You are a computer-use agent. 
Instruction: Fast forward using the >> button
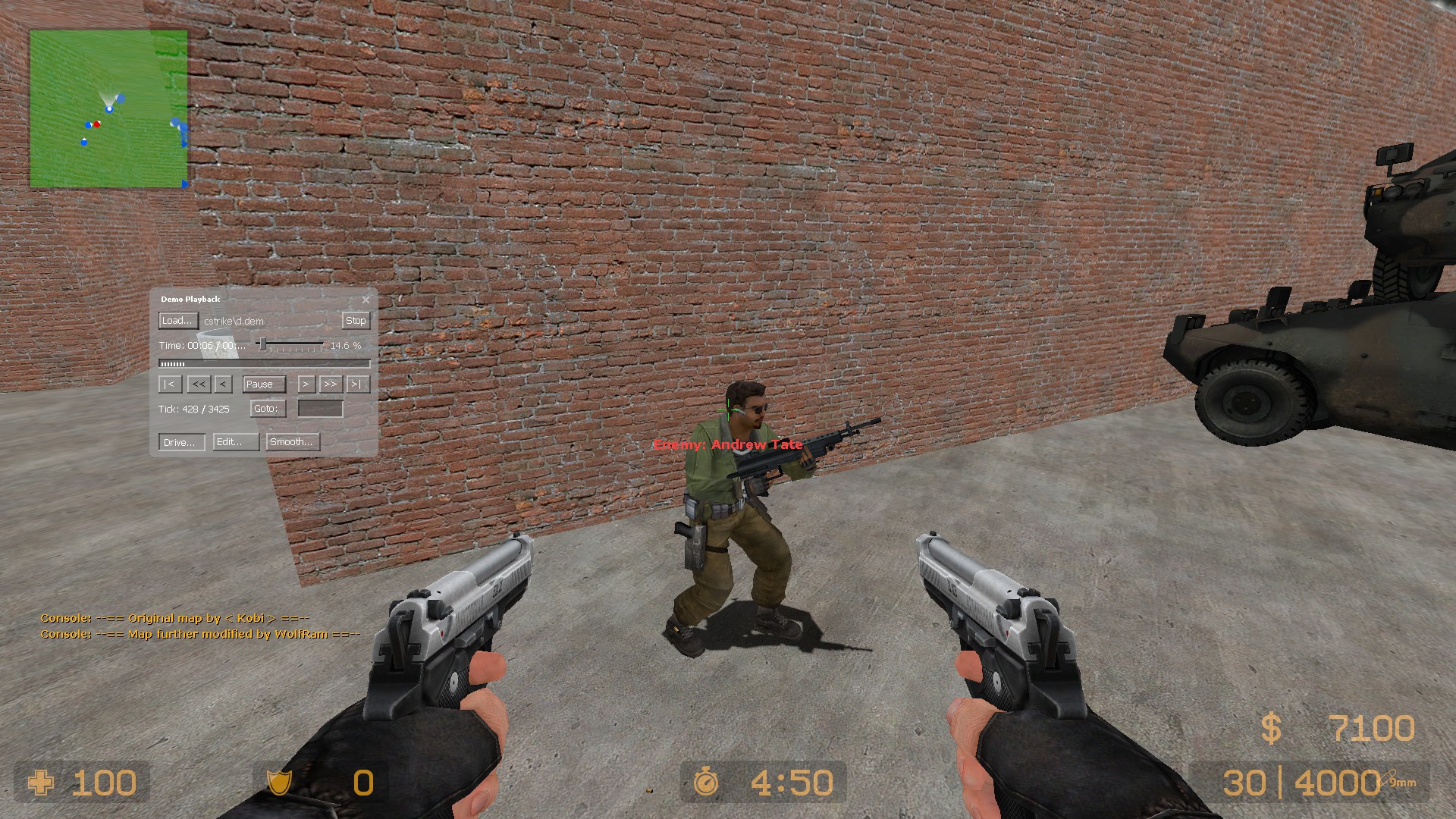pyautogui.click(x=331, y=384)
